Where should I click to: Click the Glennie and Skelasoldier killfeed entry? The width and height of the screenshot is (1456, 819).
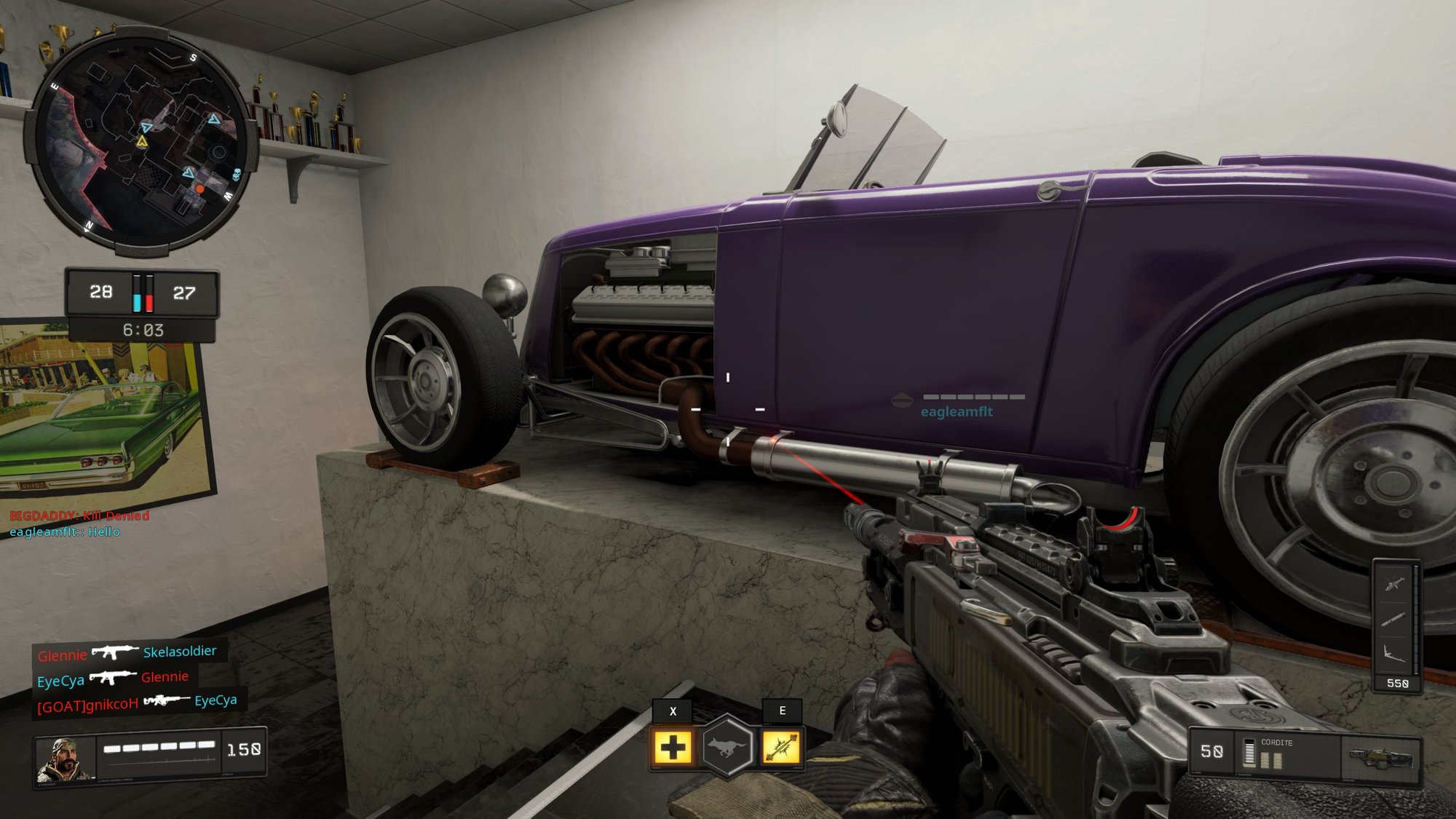point(127,652)
